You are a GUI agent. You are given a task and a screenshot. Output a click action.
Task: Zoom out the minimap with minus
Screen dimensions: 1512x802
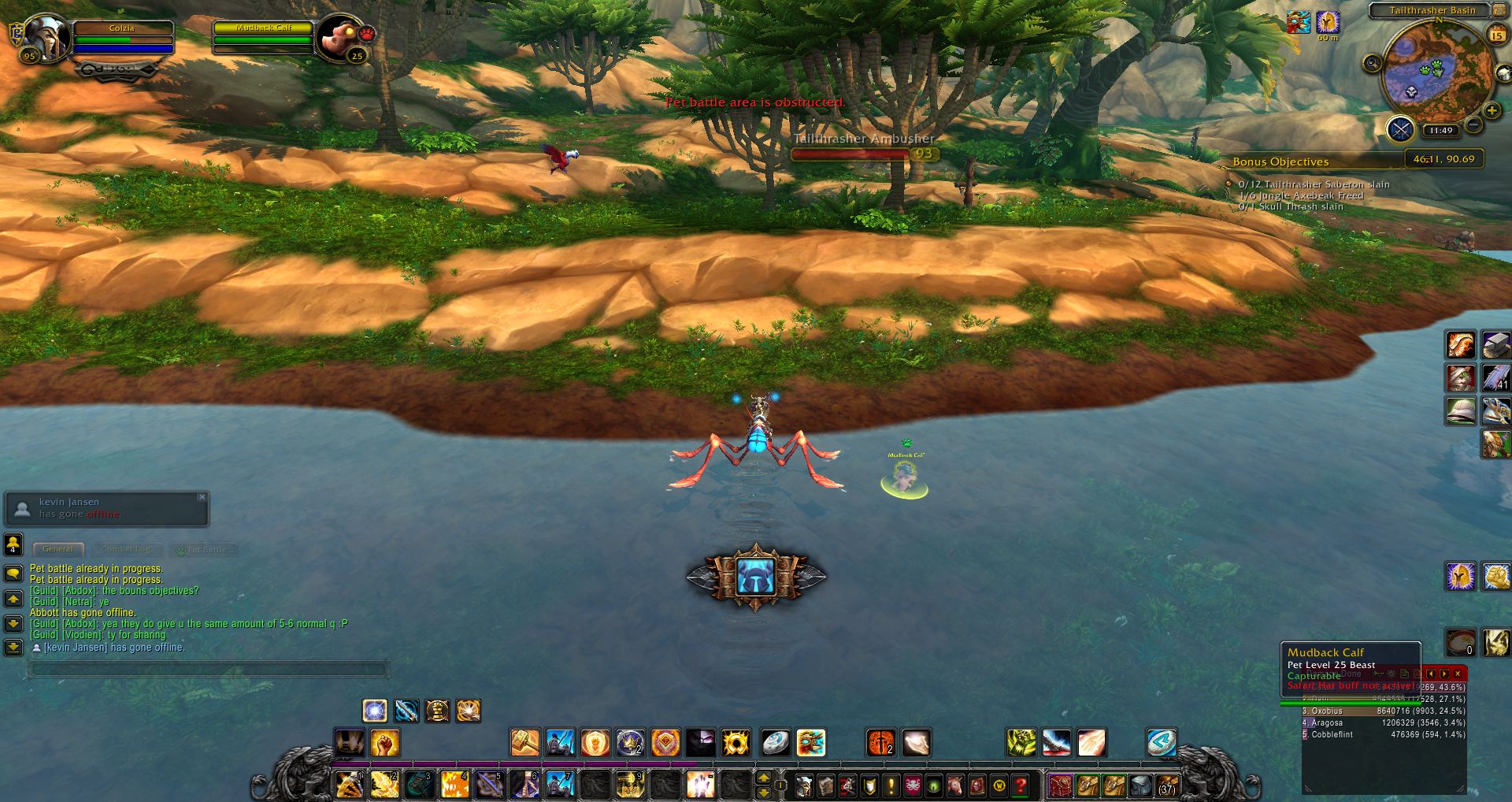tap(1474, 124)
